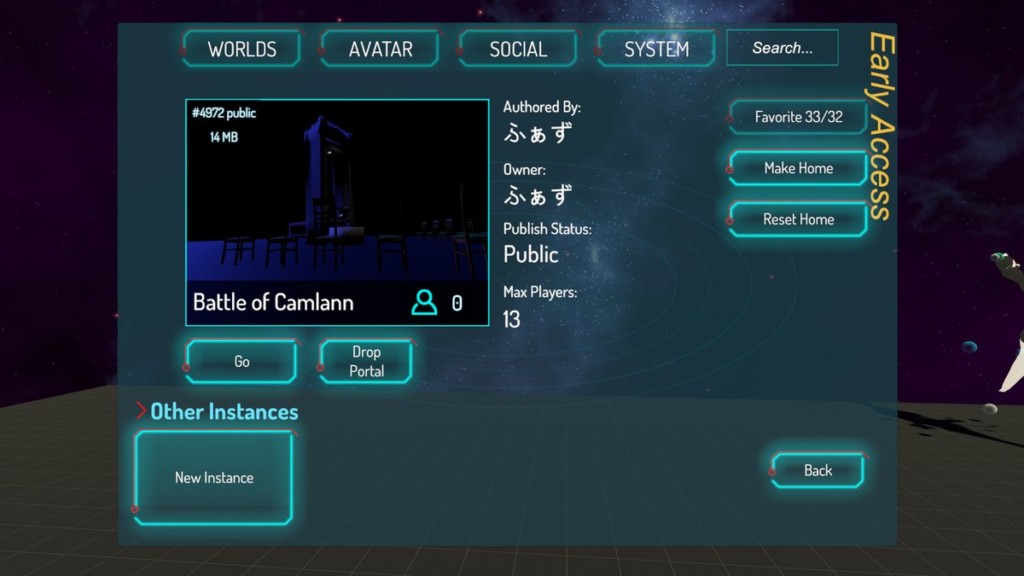
Task: Select the SYSTEM tab
Action: [656, 49]
